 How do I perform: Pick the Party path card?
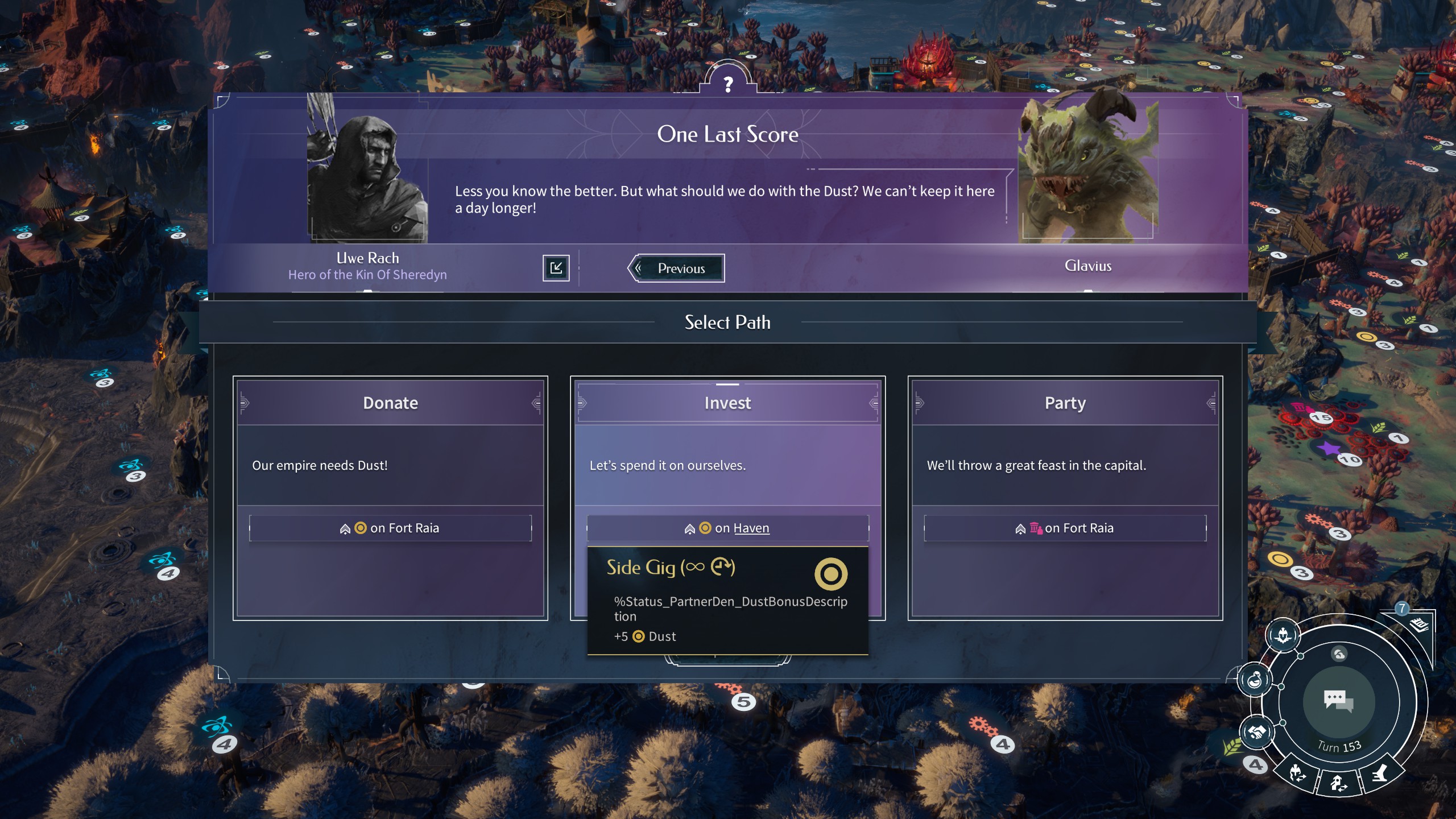click(1065, 466)
